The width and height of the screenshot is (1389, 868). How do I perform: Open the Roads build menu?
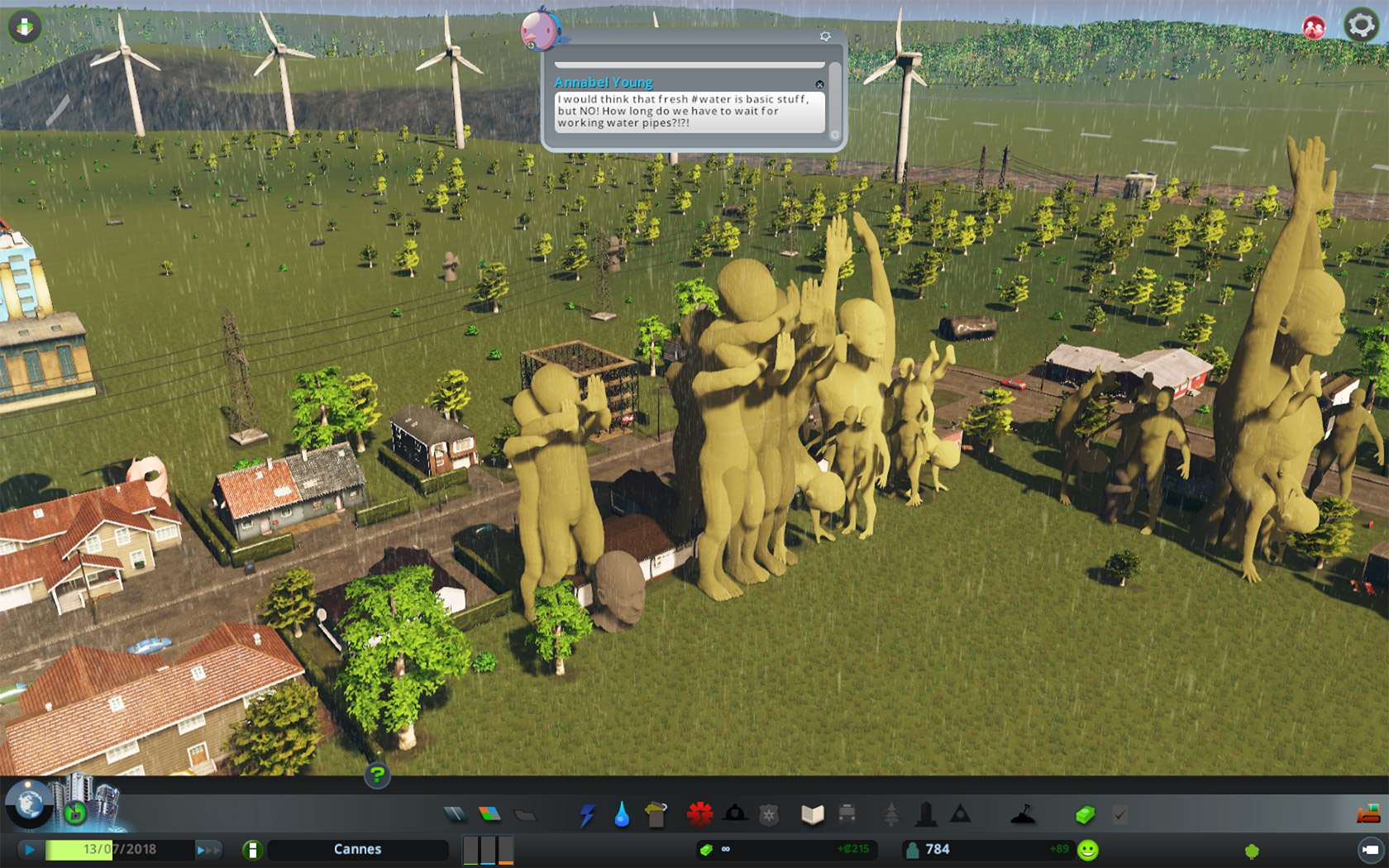click(455, 815)
